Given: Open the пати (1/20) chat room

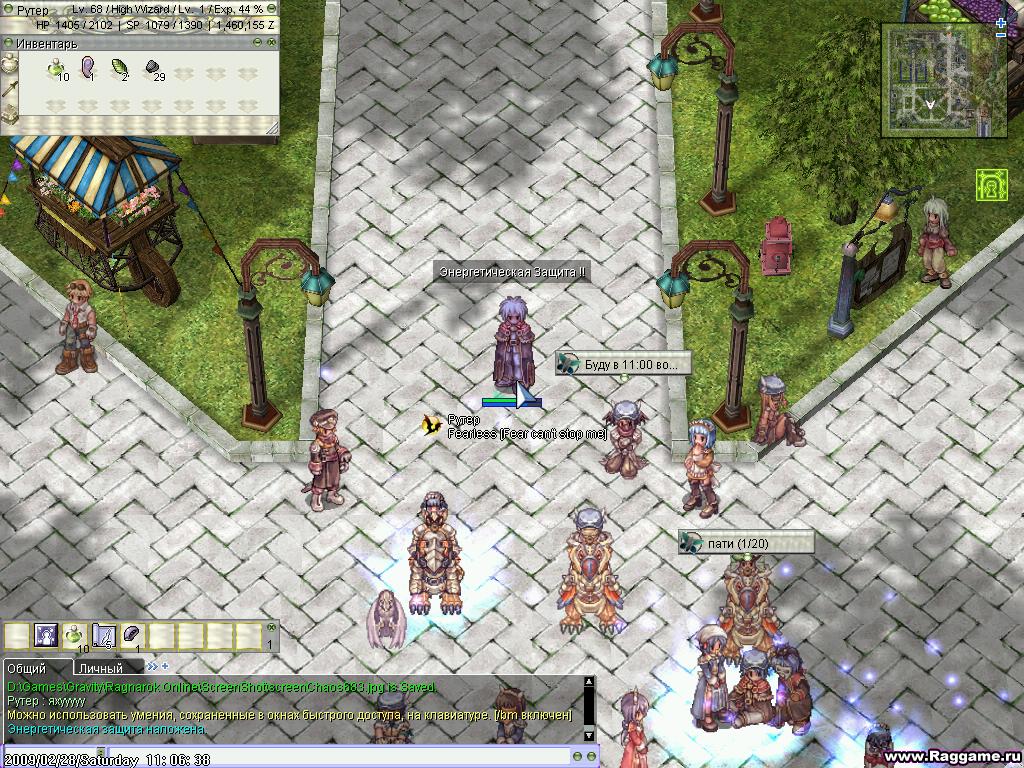Looking at the screenshot, I should pyautogui.click(x=745, y=543).
